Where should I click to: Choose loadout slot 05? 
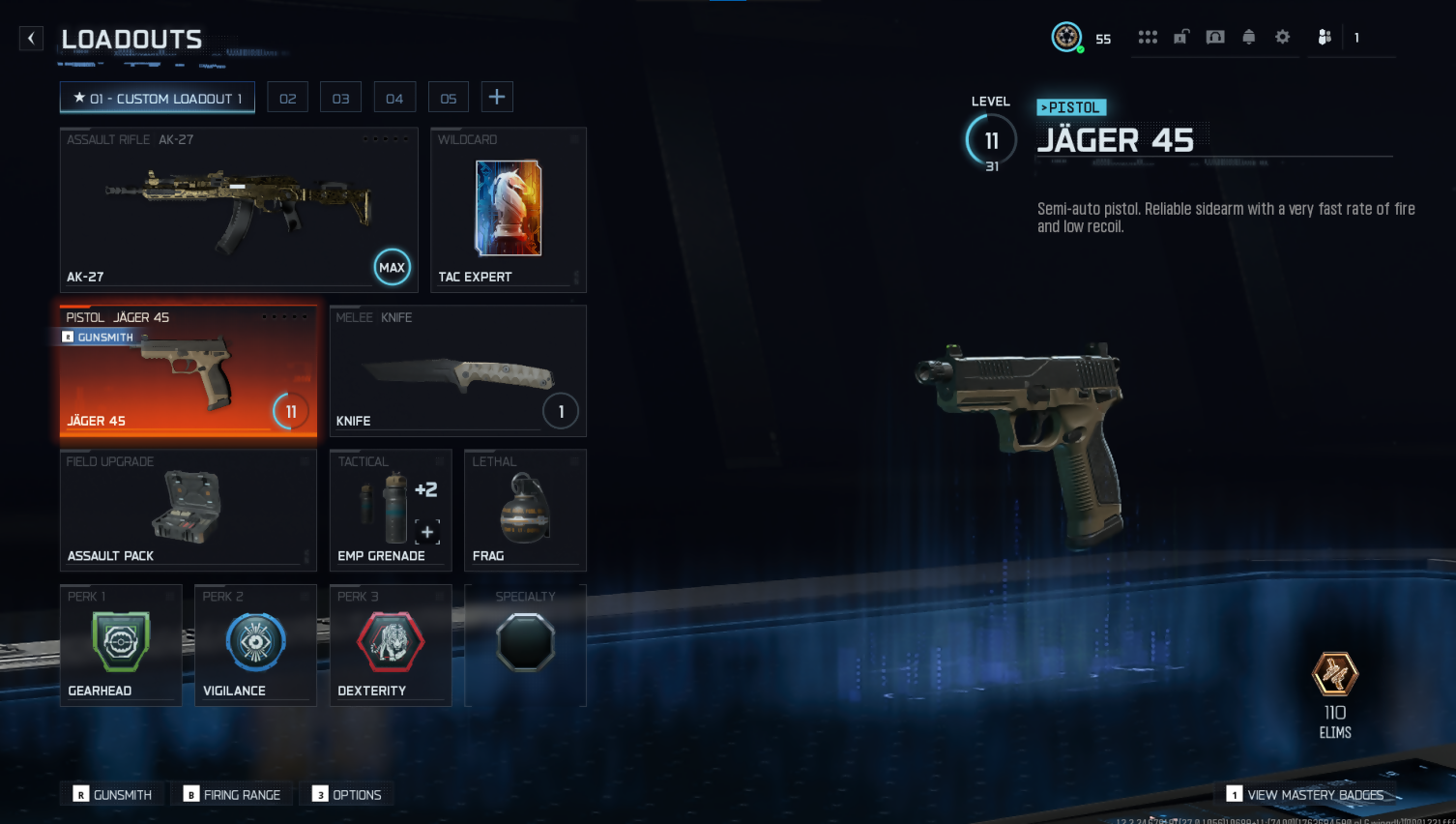click(x=449, y=98)
